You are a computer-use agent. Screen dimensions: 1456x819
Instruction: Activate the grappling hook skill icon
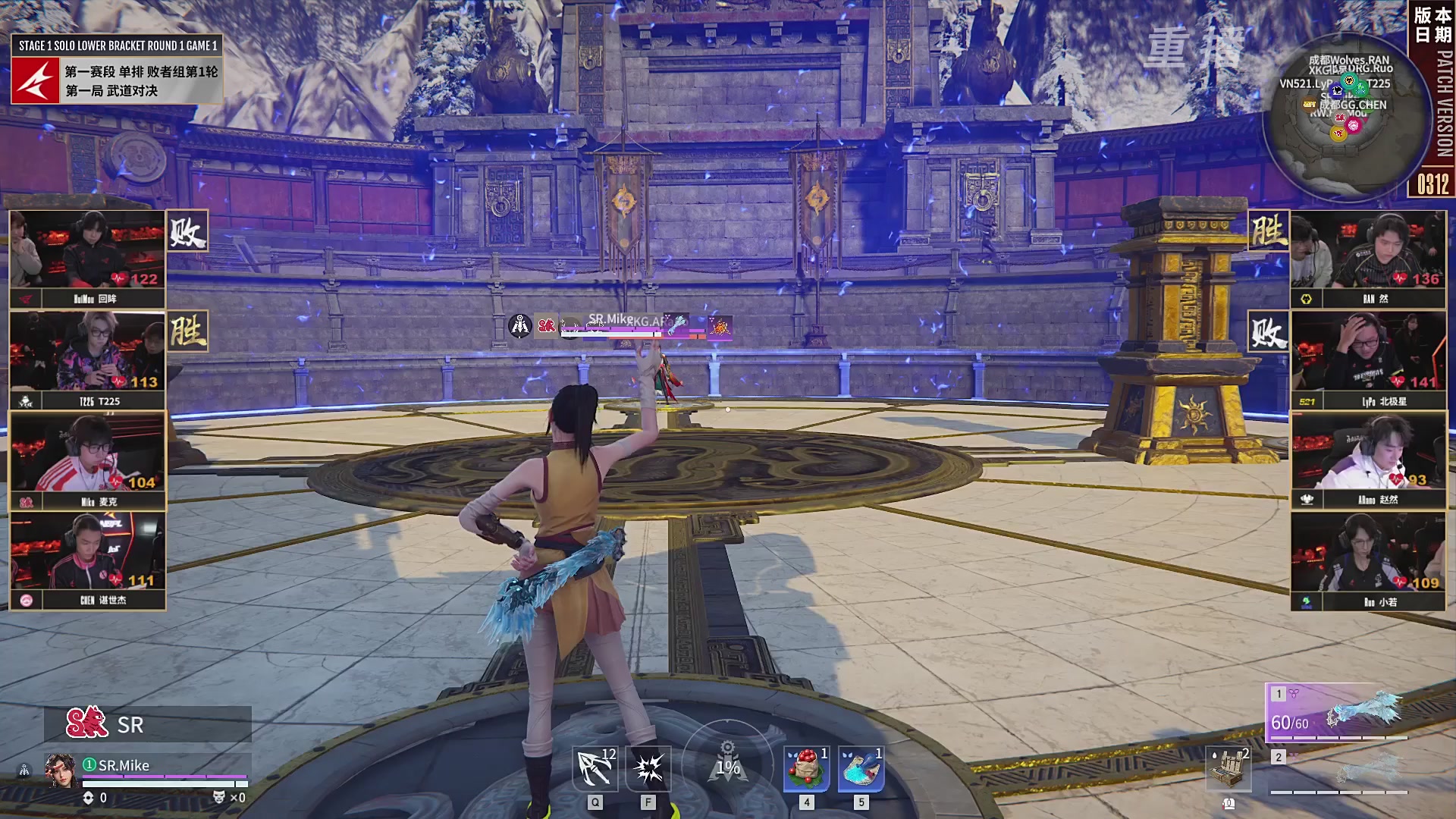tap(595, 769)
